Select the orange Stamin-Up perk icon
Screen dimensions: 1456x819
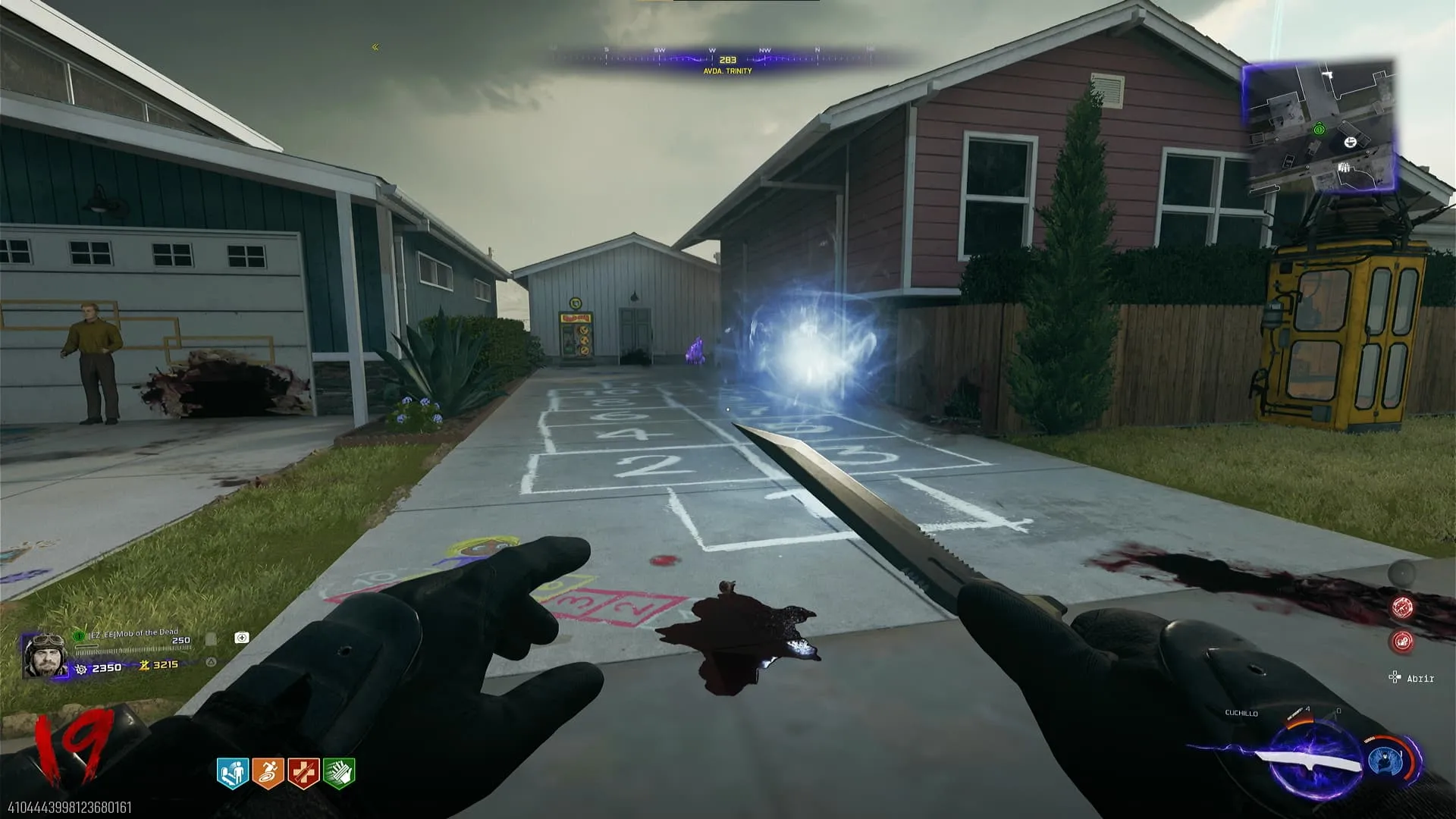[268, 773]
